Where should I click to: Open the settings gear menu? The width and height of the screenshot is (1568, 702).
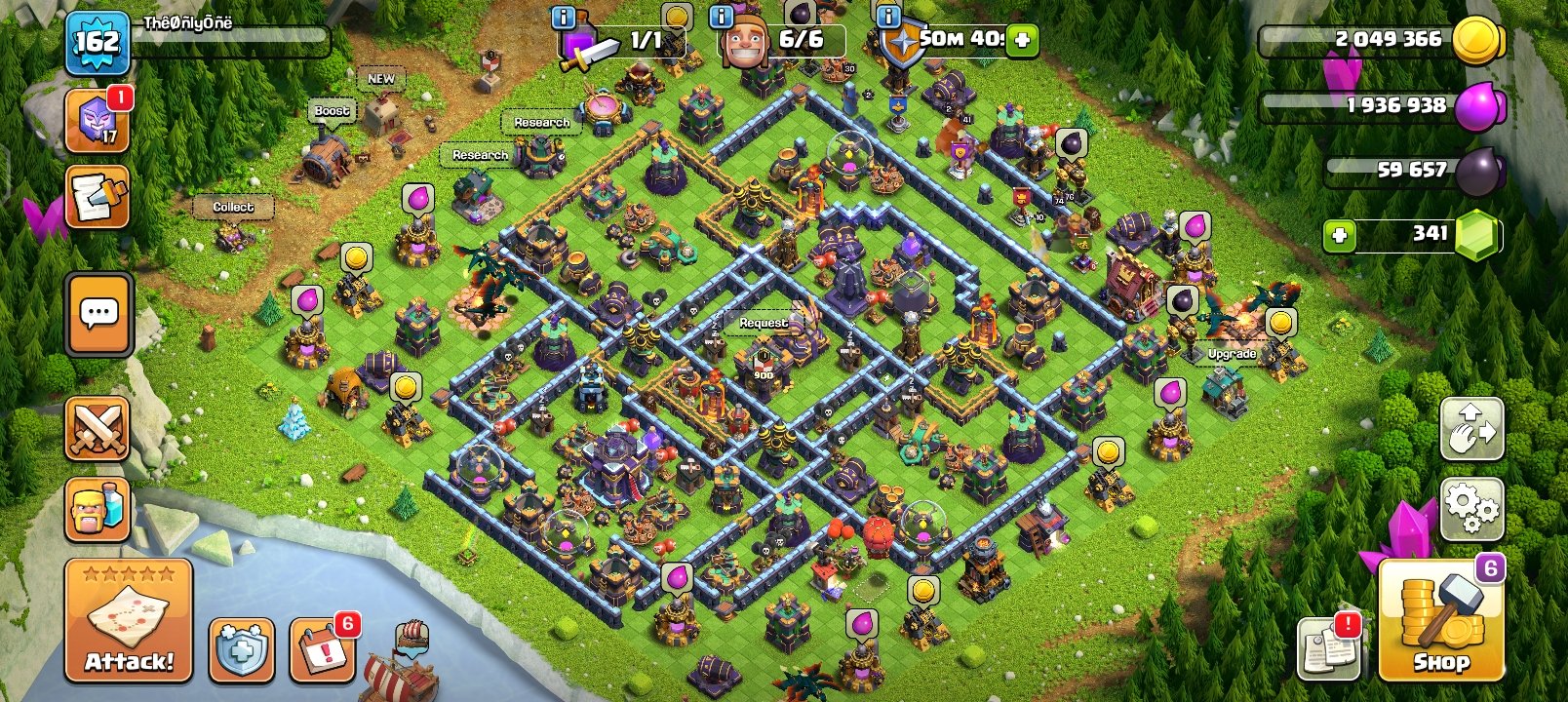click(1470, 505)
